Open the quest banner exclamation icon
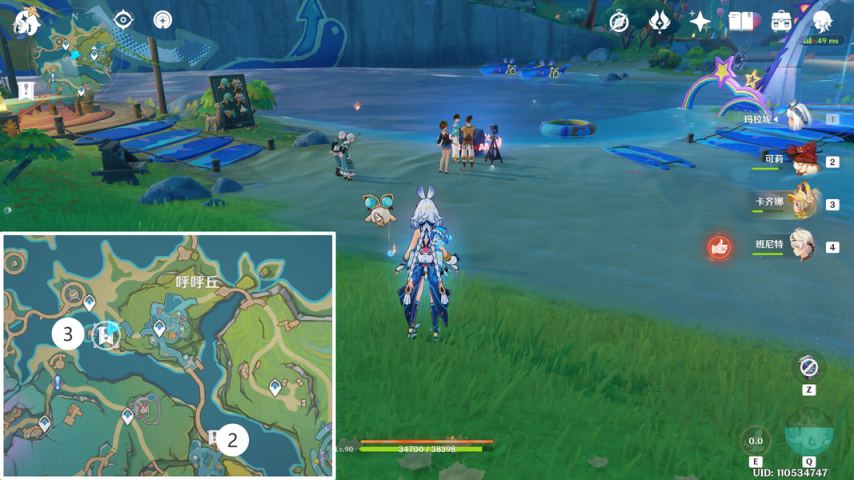The height and width of the screenshot is (480, 854). [25, 91]
